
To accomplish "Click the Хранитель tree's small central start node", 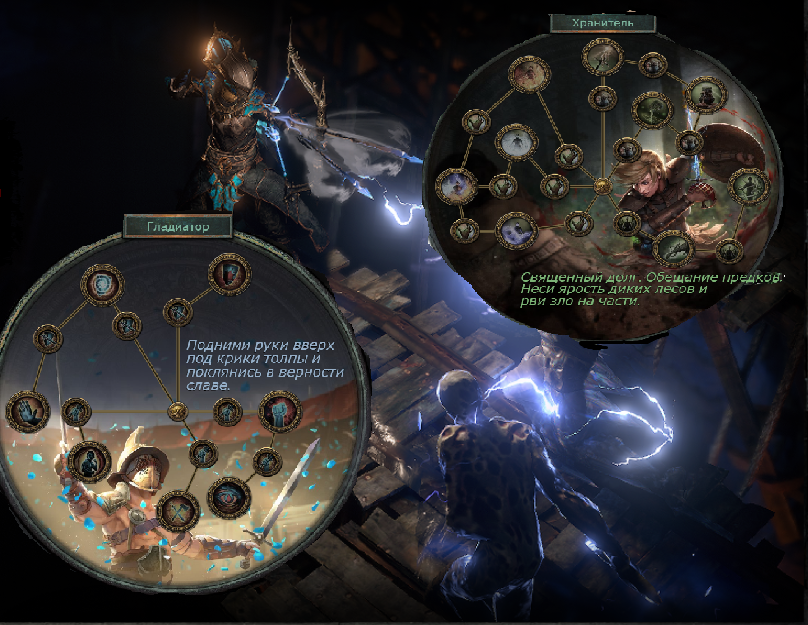I will click(x=601, y=186).
